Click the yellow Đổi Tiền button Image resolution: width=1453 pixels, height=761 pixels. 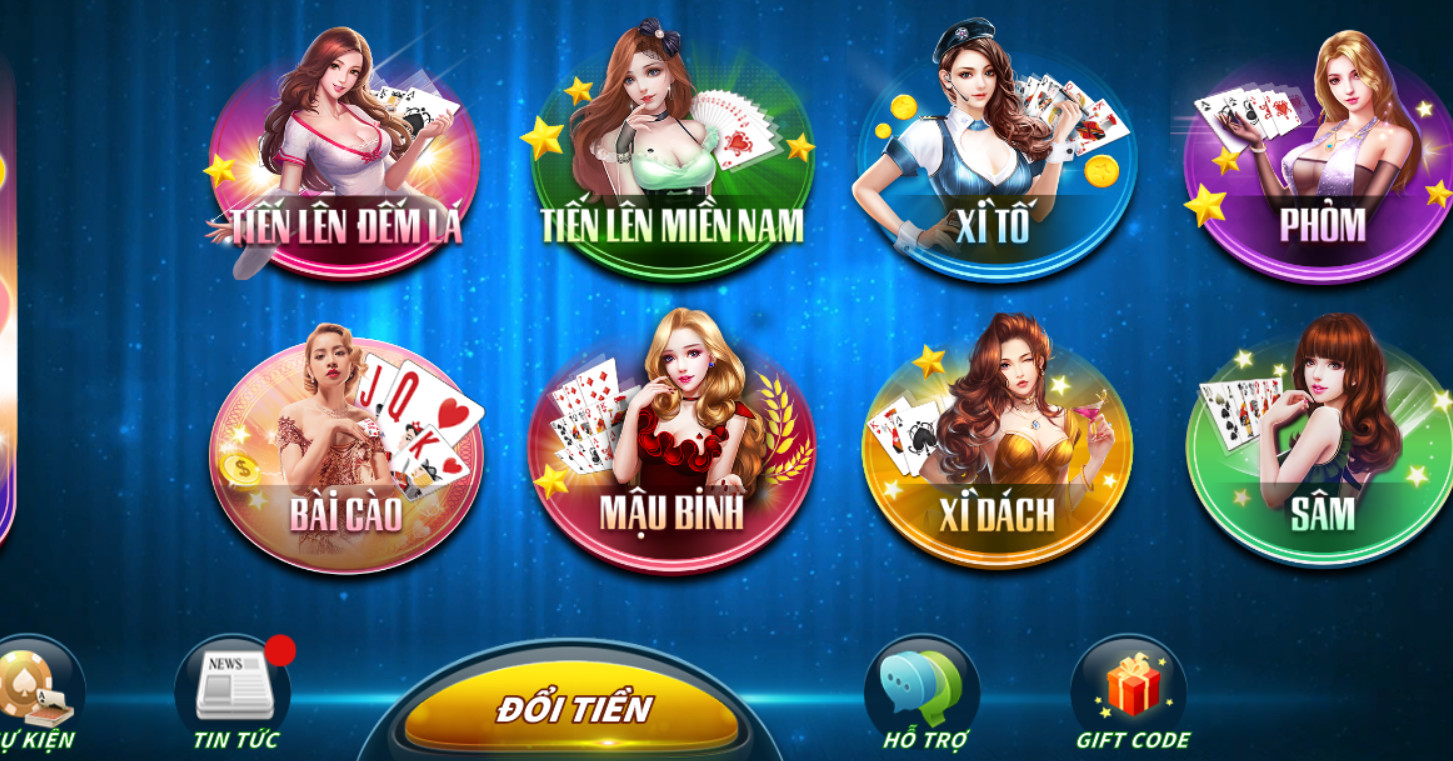pos(572,708)
